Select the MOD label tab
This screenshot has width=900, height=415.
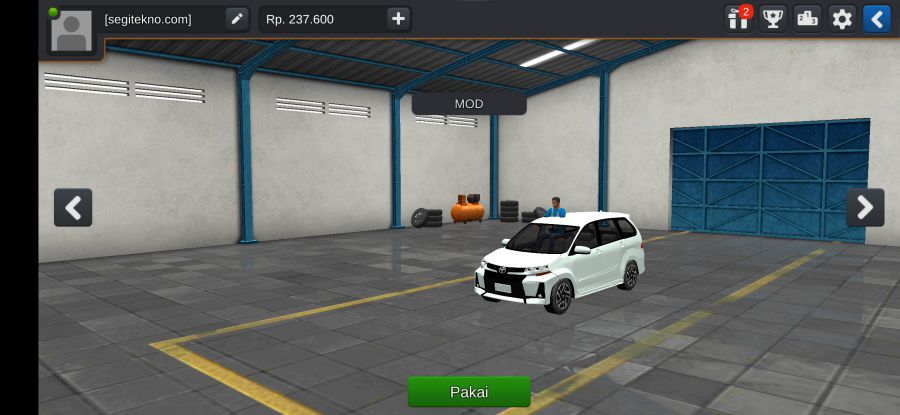[x=469, y=104]
